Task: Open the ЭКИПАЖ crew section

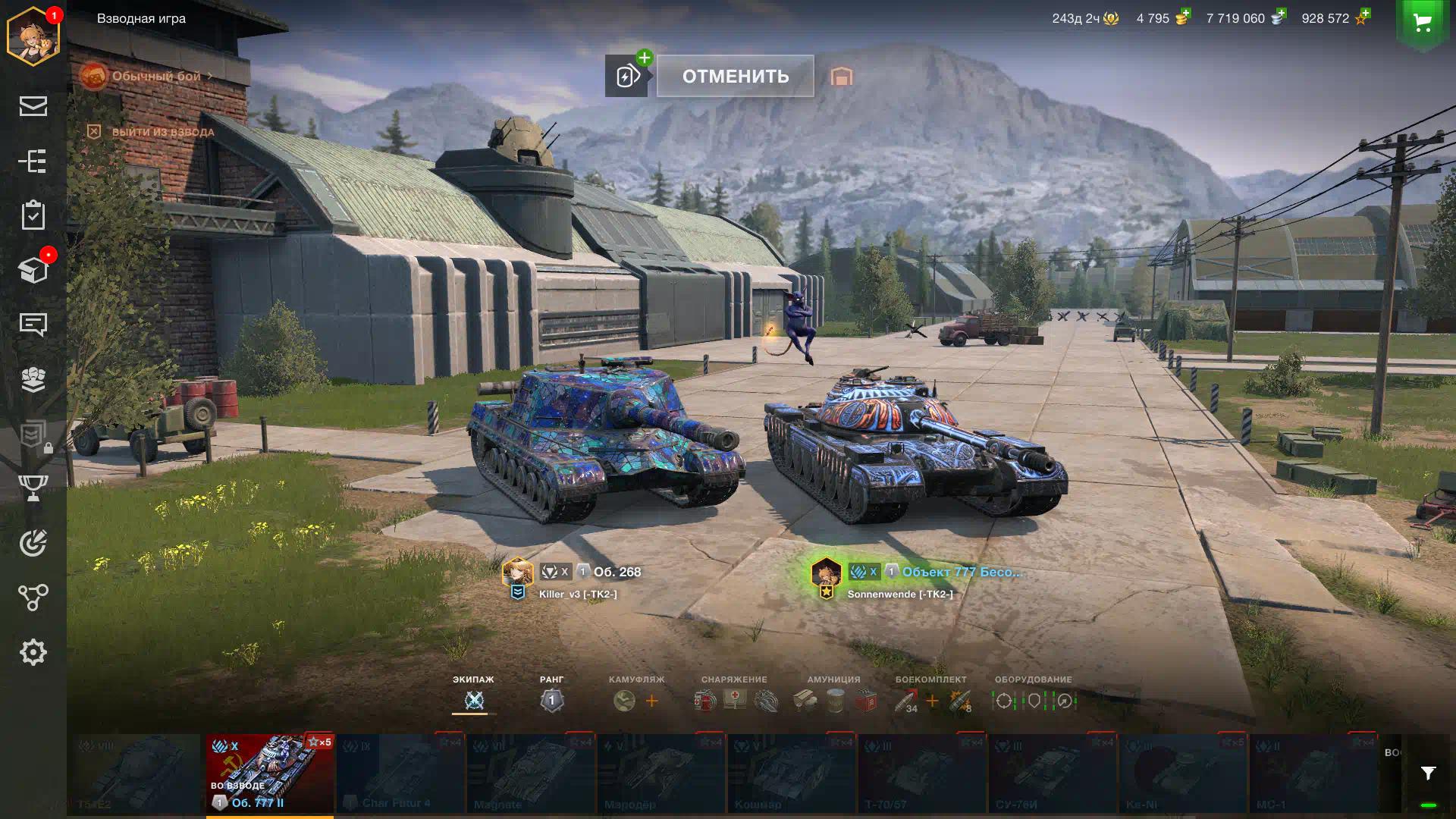Action: click(x=474, y=700)
